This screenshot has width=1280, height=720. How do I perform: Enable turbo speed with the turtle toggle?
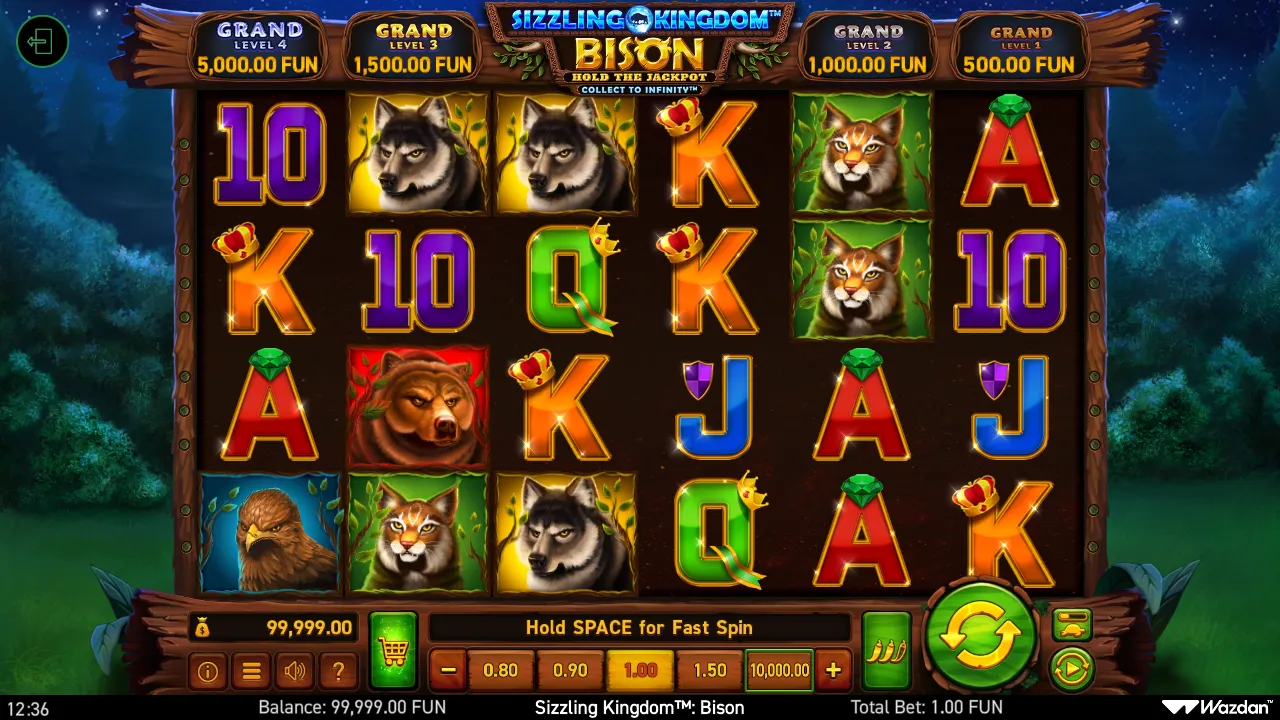(x=1071, y=625)
